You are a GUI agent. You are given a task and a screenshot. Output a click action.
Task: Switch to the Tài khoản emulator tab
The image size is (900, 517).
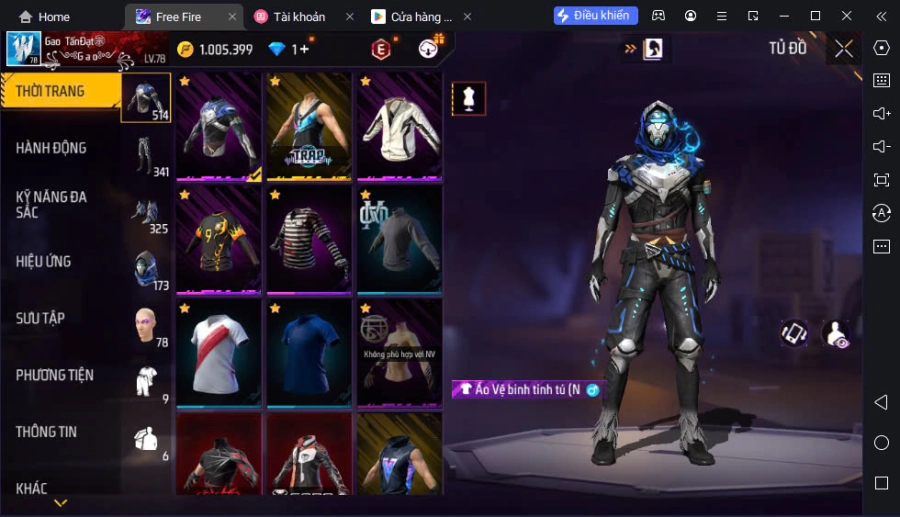[x=298, y=17]
